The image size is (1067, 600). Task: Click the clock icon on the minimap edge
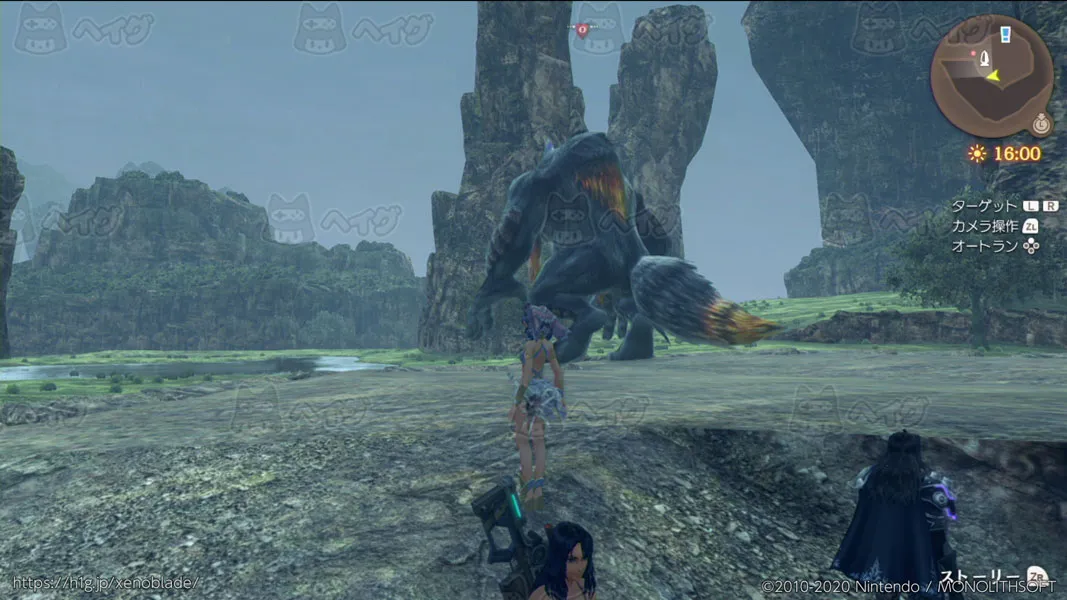(x=1042, y=124)
